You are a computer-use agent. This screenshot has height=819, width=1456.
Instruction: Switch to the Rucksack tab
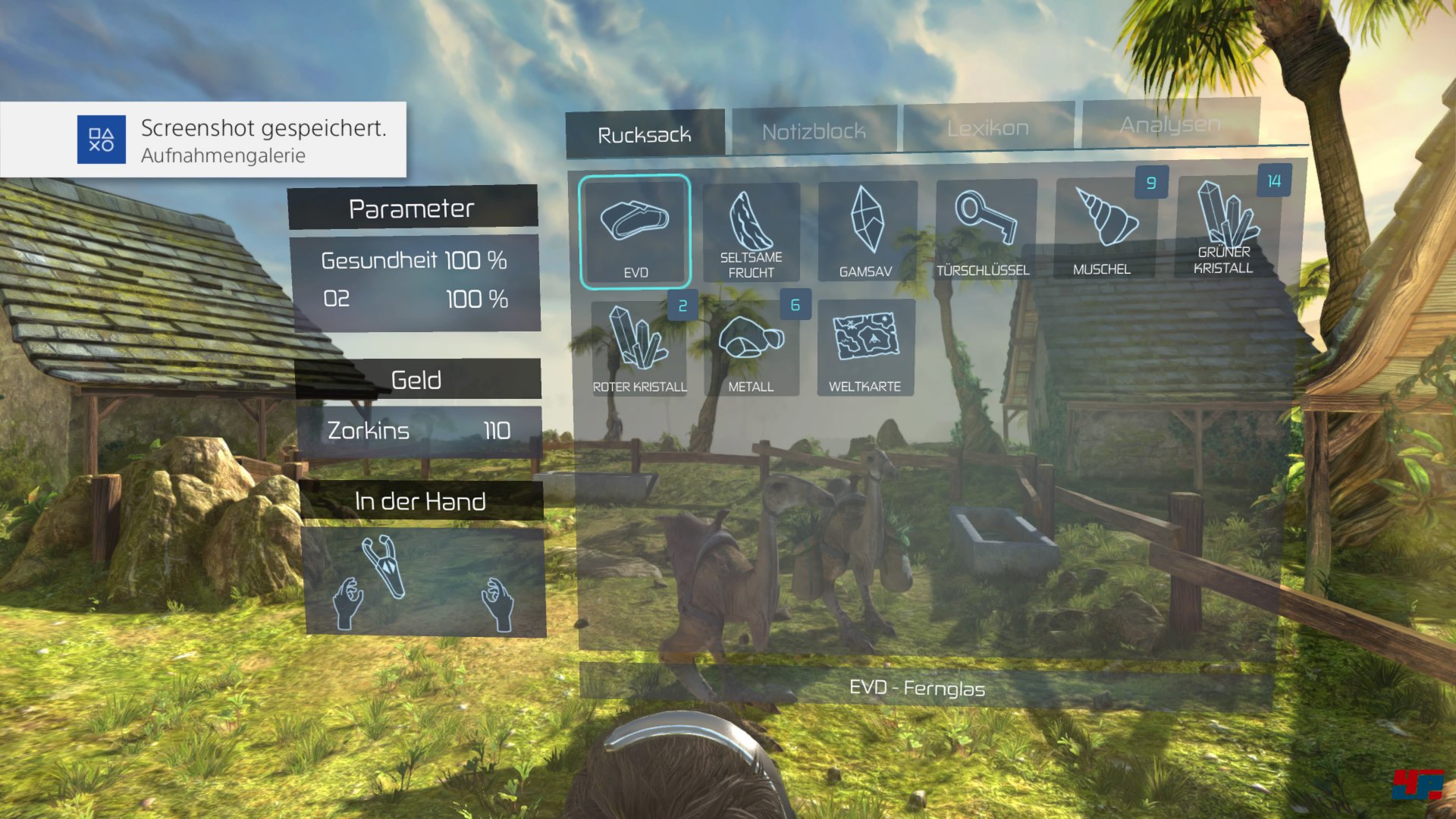645,134
